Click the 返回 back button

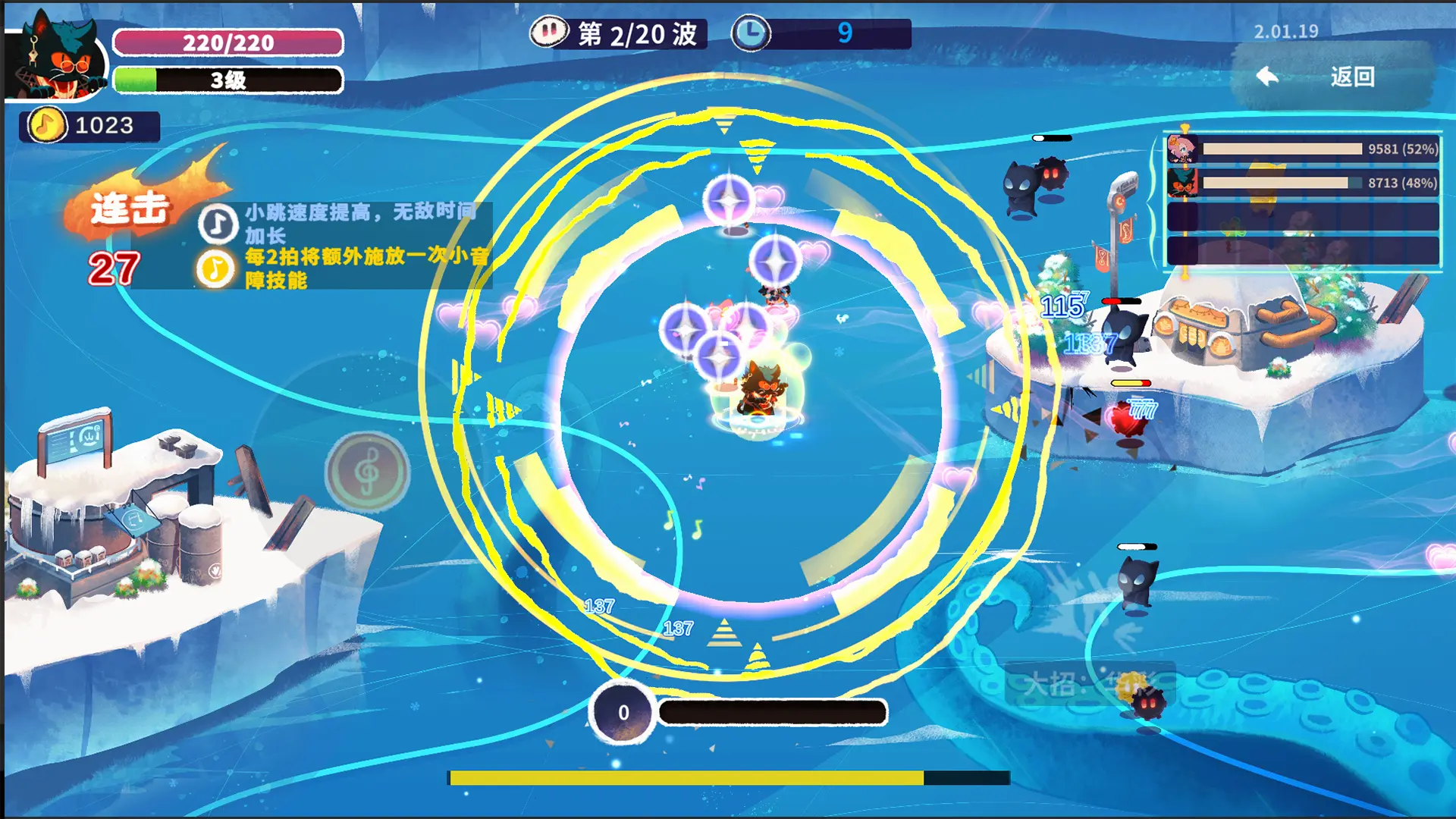(1332, 77)
